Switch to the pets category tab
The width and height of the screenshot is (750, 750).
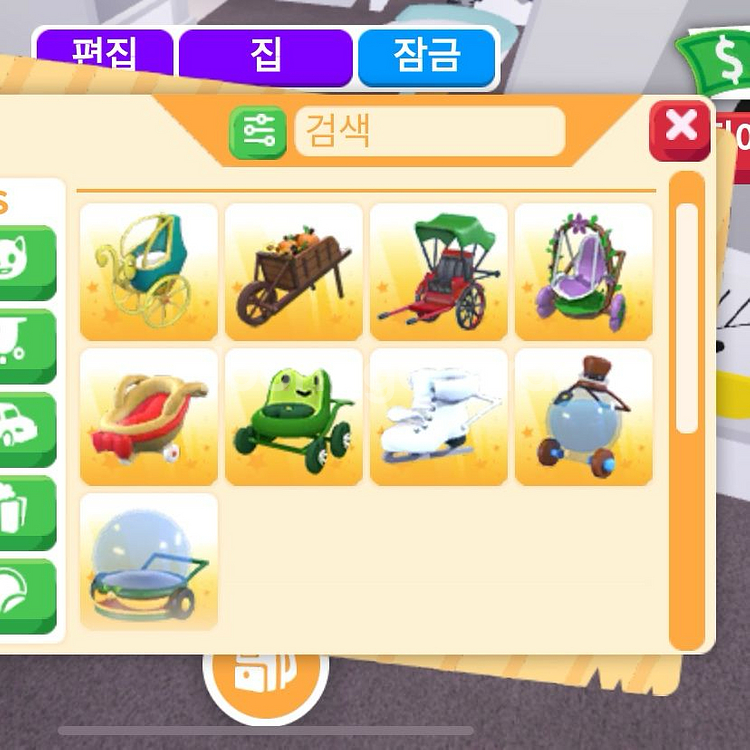tap(27, 262)
